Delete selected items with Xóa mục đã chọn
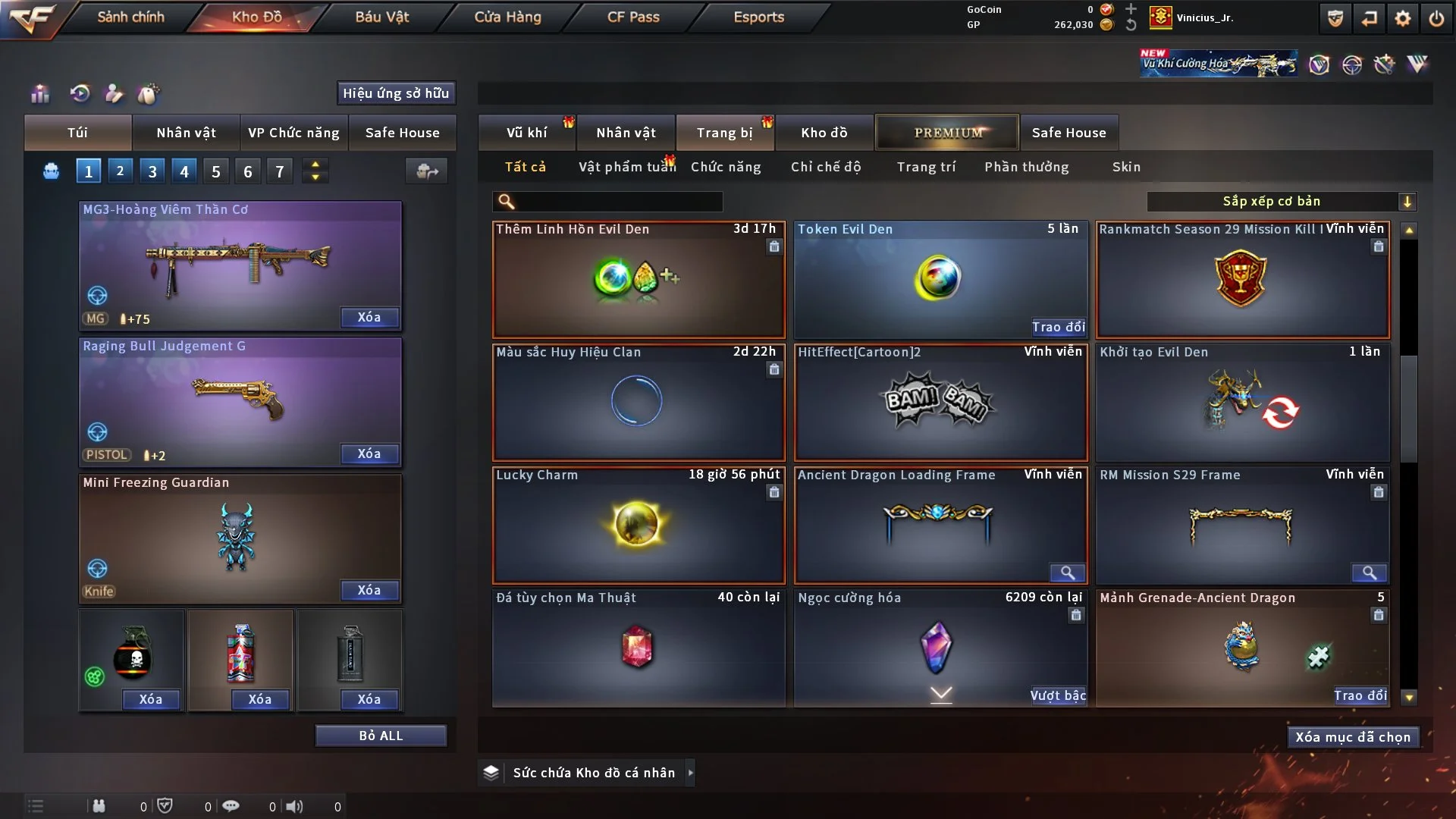Viewport: 1456px width, 819px height. [1353, 737]
